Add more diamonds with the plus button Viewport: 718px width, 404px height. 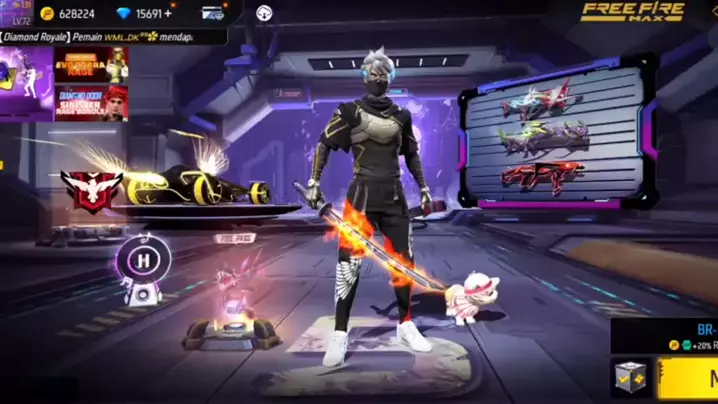[x=168, y=13]
